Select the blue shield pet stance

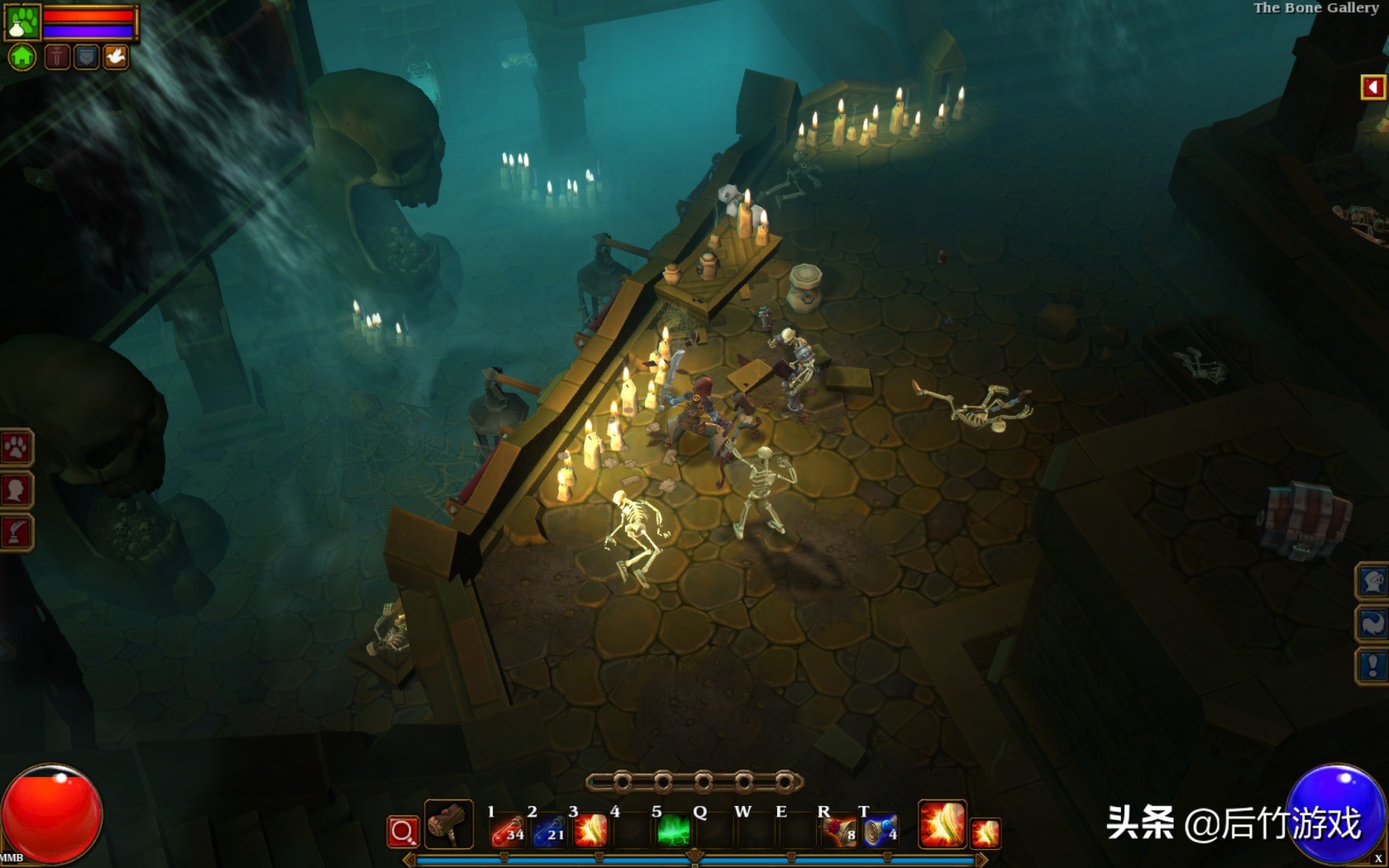pos(86,57)
